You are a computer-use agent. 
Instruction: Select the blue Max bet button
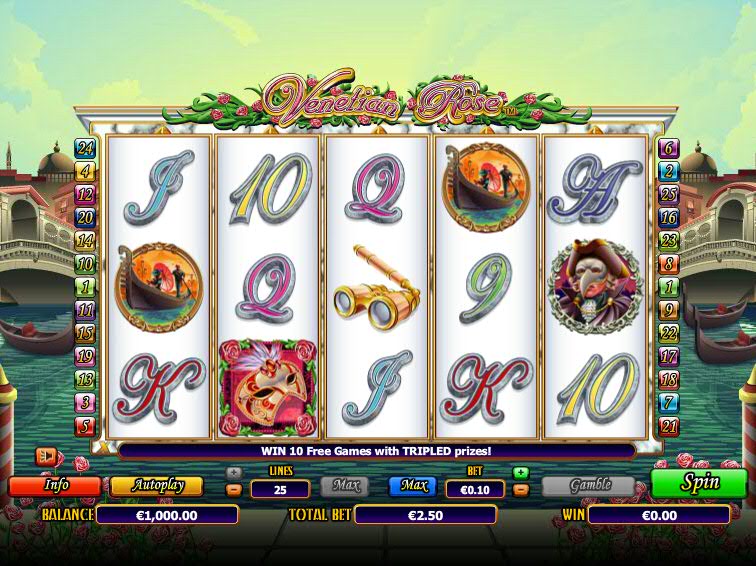pyautogui.click(x=413, y=486)
